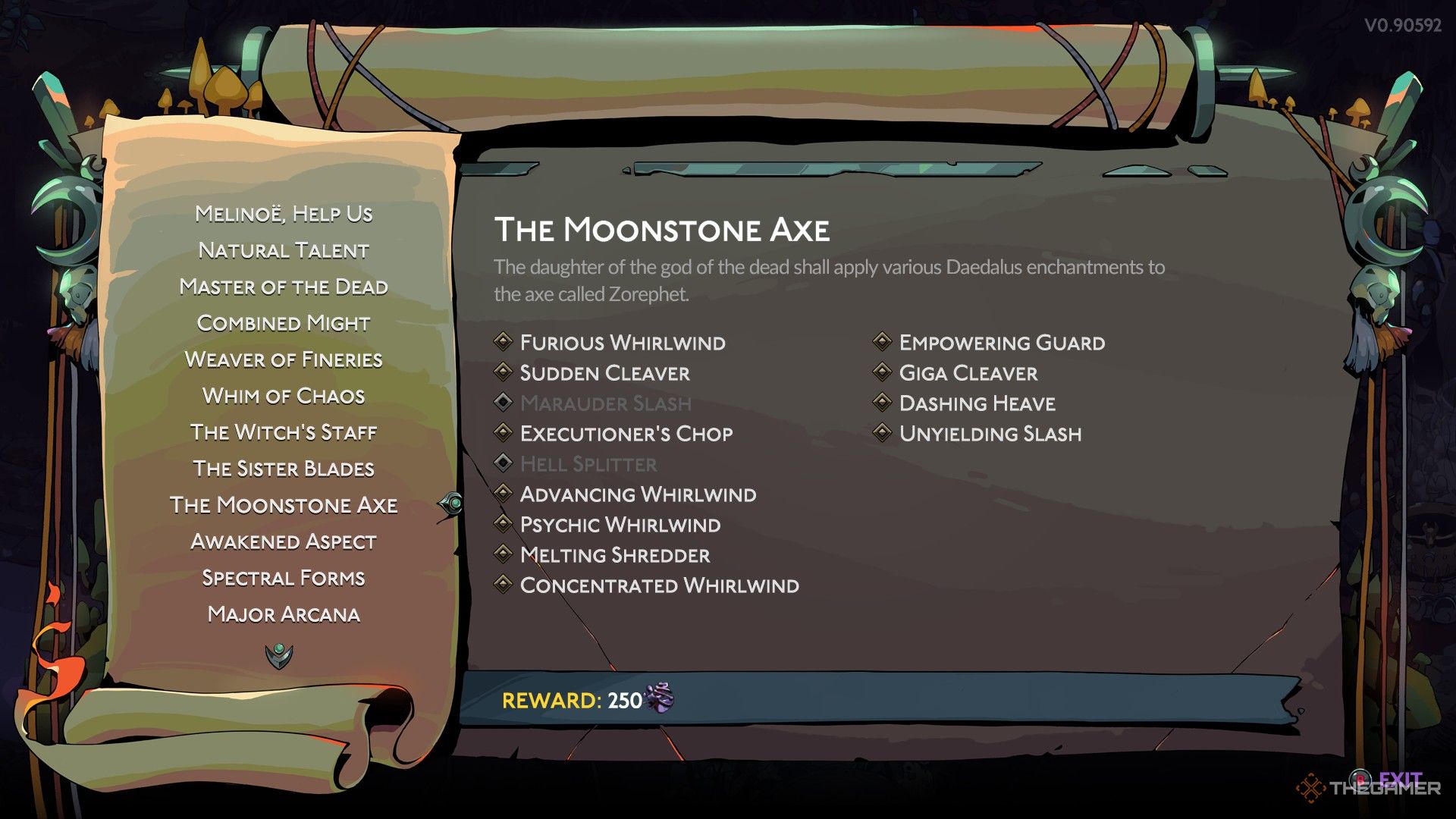The height and width of the screenshot is (819, 1456).
Task: Open the Spectral Forms entry
Action: point(284,578)
